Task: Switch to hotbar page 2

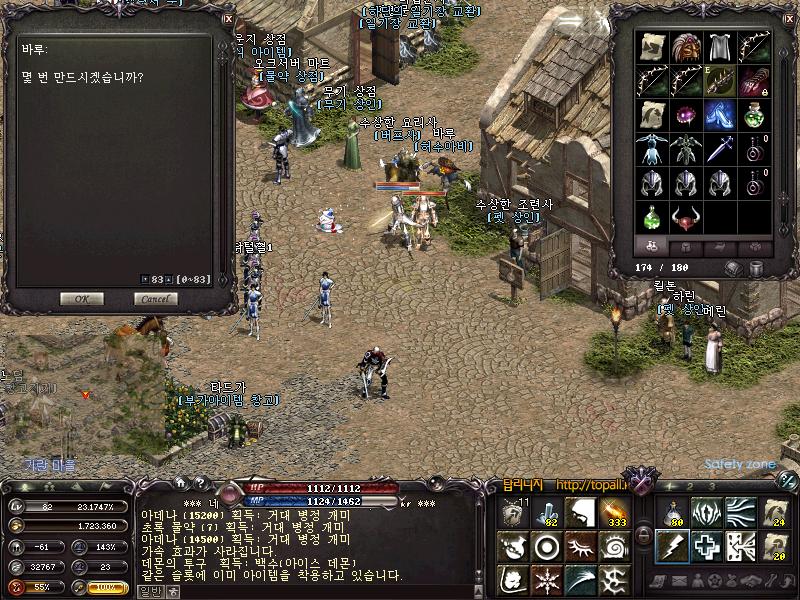Action: [x=688, y=486]
